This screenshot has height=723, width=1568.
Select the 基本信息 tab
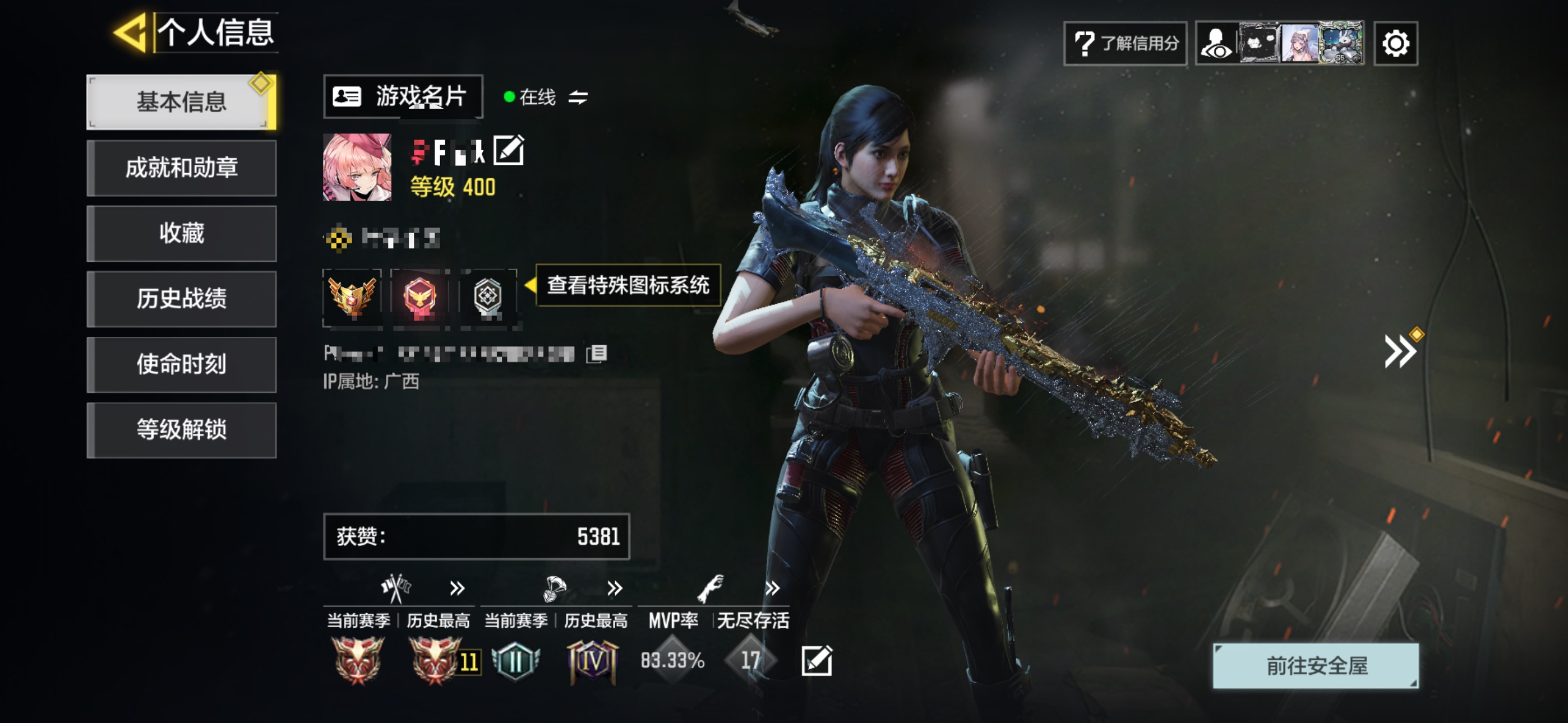[x=181, y=102]
